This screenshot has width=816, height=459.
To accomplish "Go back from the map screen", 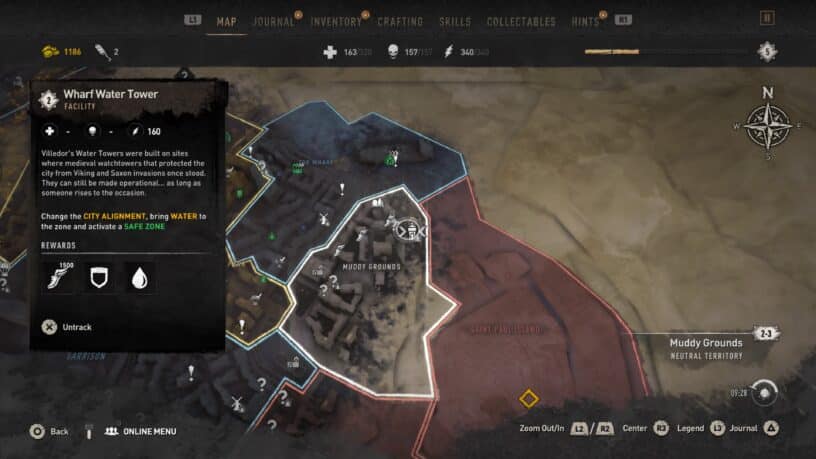I will pos(49,431).
